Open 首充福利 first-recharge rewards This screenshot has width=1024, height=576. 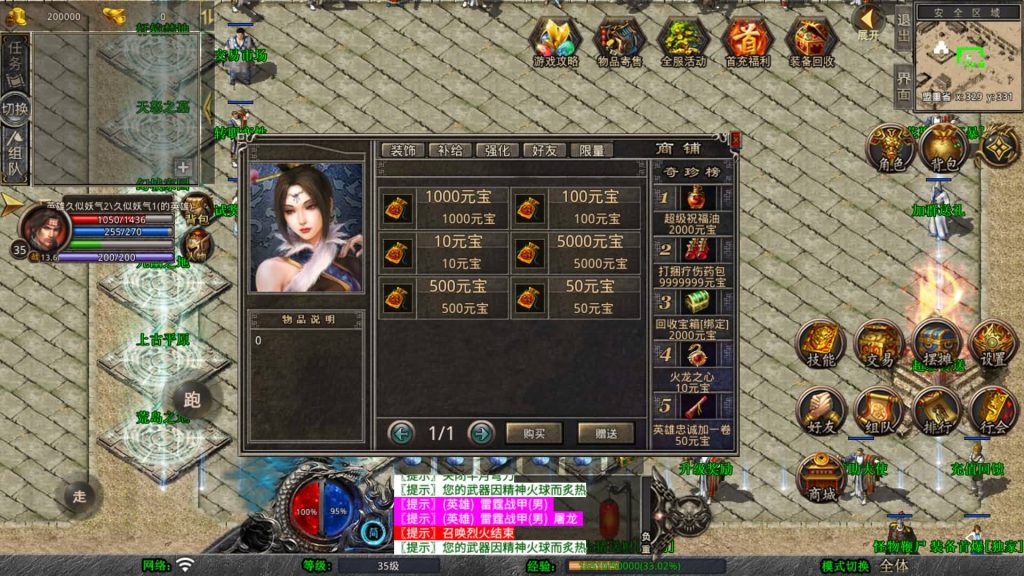(x=747, y=41)
